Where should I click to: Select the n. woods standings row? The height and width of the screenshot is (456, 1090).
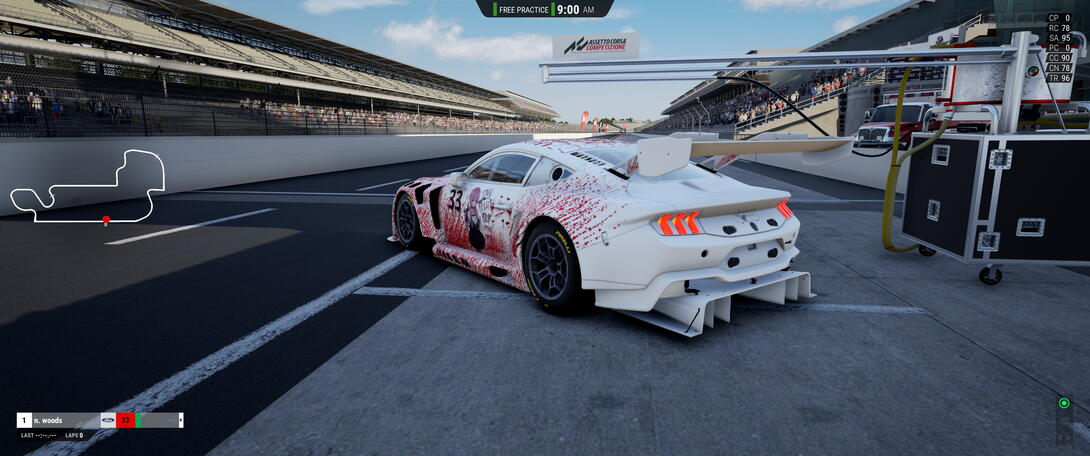coord(100,420)
